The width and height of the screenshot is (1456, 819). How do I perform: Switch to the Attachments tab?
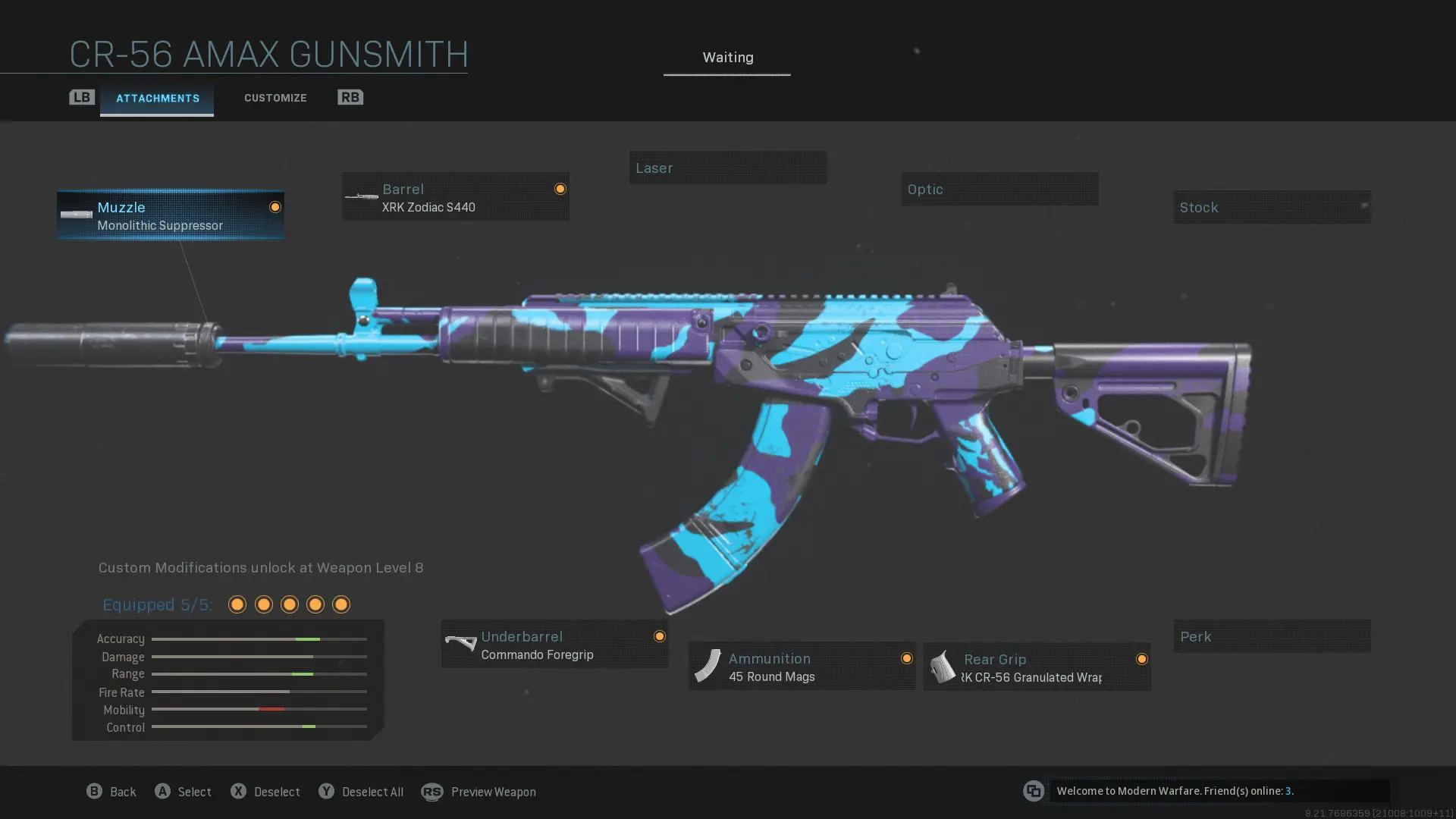157,99
